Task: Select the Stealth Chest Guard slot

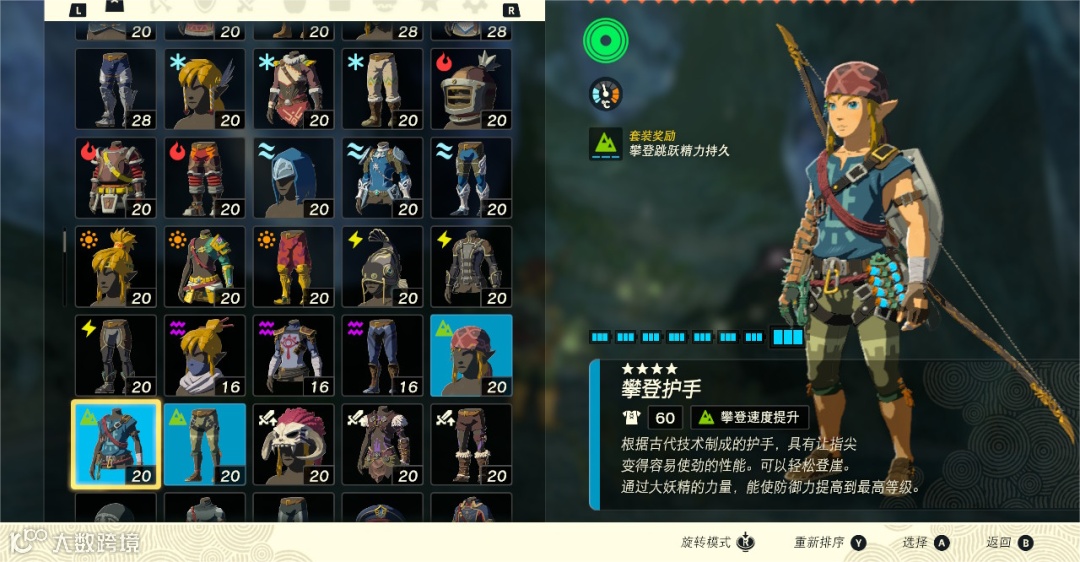Action: tap(293, 355)
